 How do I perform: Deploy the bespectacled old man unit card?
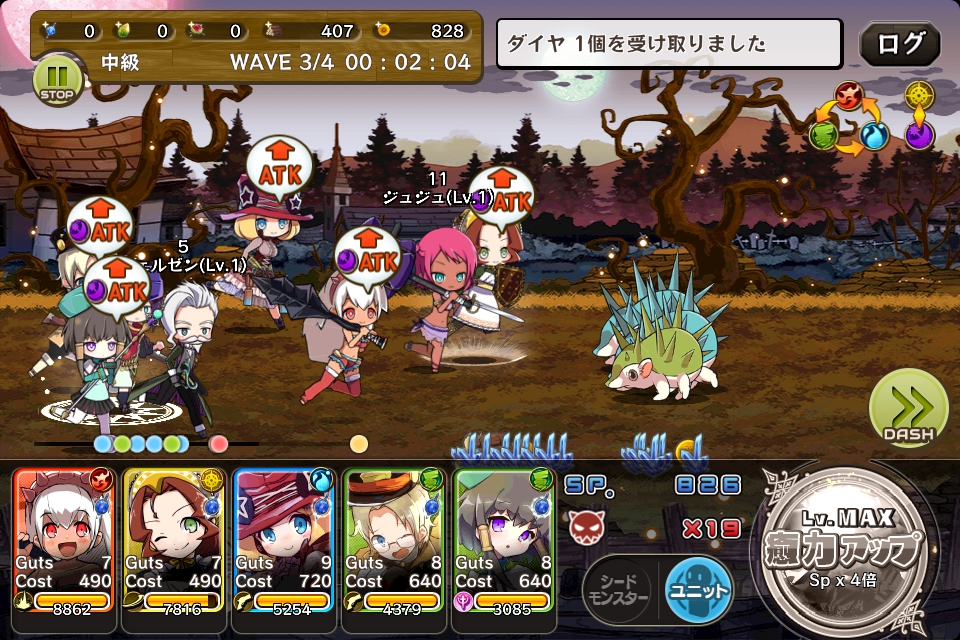(392, 538)
